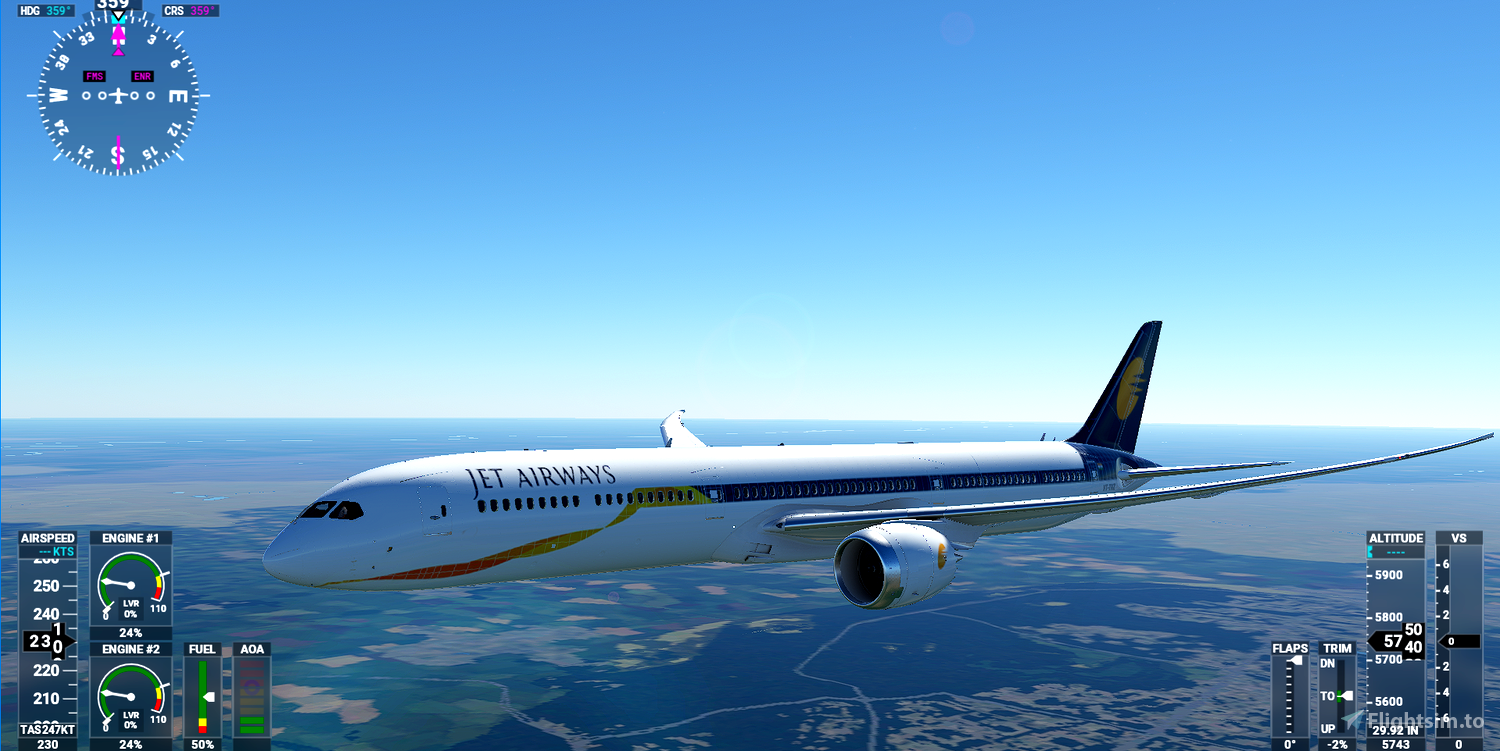Toggle the FMS navigation source annunciator
The image size is (1500, 751).
tap(94, 75)
